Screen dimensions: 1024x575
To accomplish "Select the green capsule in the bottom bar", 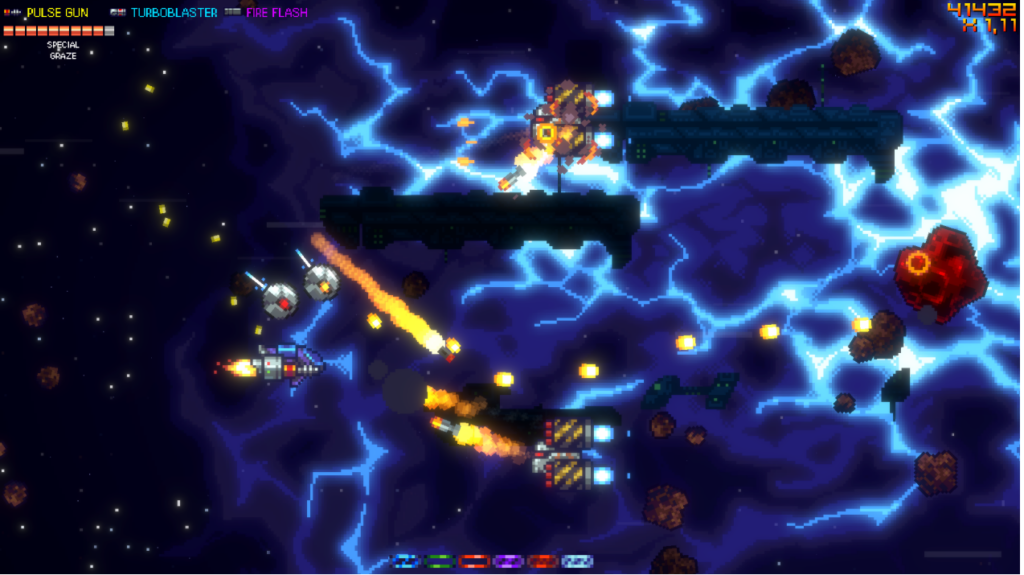I will click(440, 561).
